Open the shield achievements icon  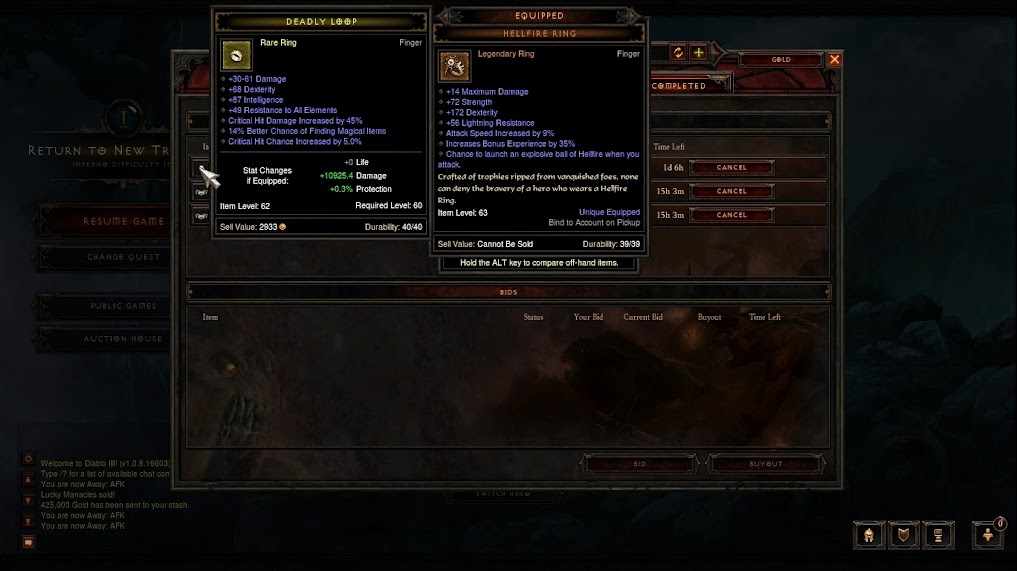(903, 535)
